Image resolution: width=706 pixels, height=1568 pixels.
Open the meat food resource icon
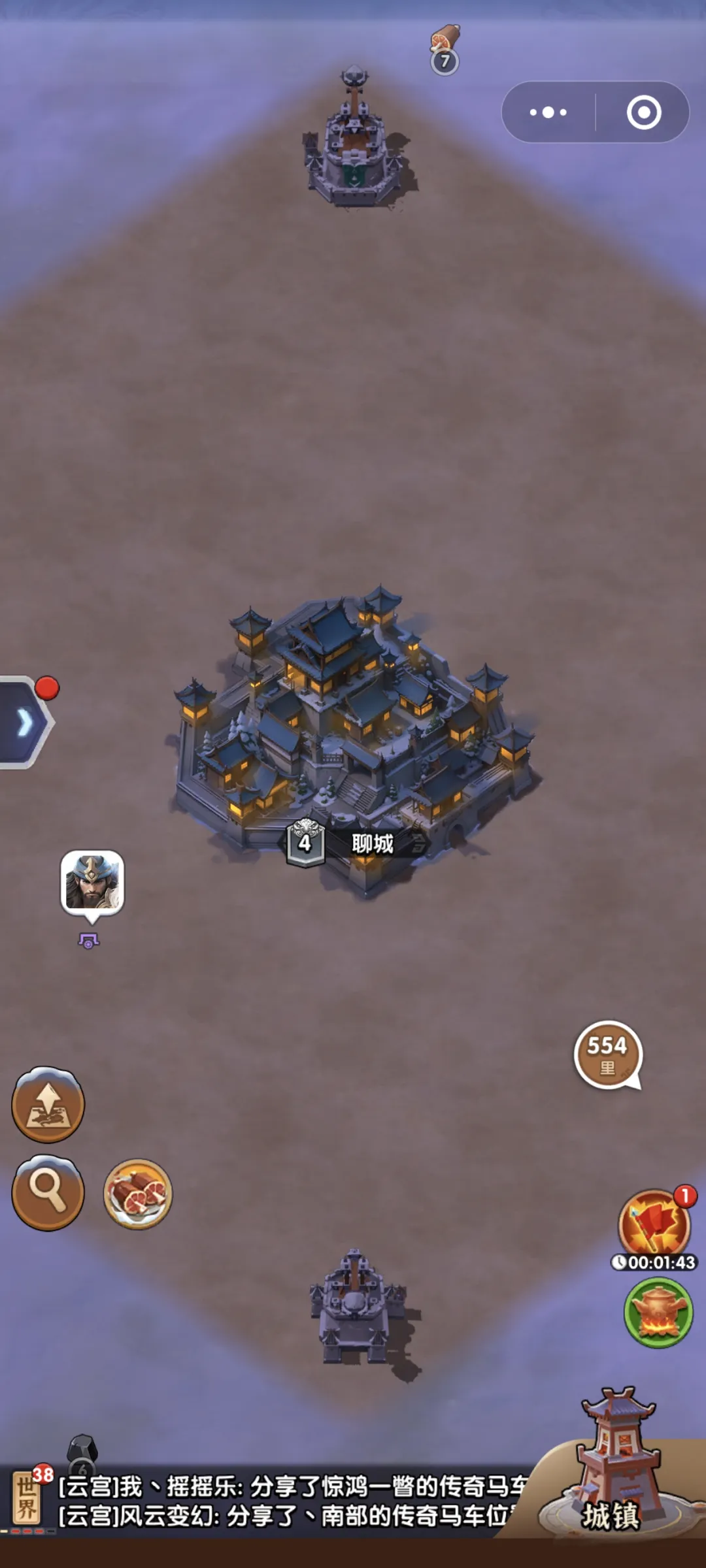click(x=138, y=1194)
